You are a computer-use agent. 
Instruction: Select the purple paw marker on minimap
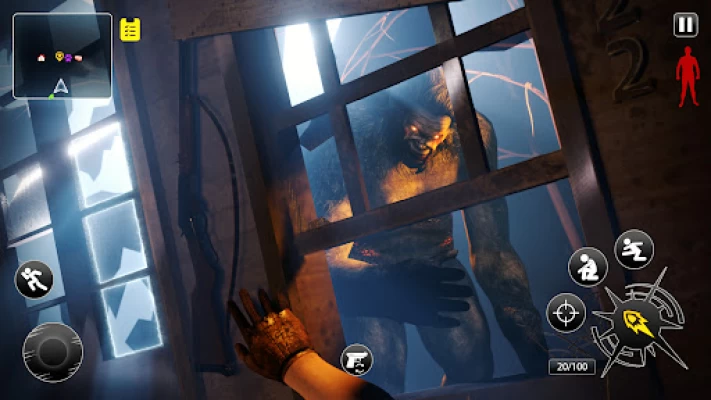click(x=70, y=57)
